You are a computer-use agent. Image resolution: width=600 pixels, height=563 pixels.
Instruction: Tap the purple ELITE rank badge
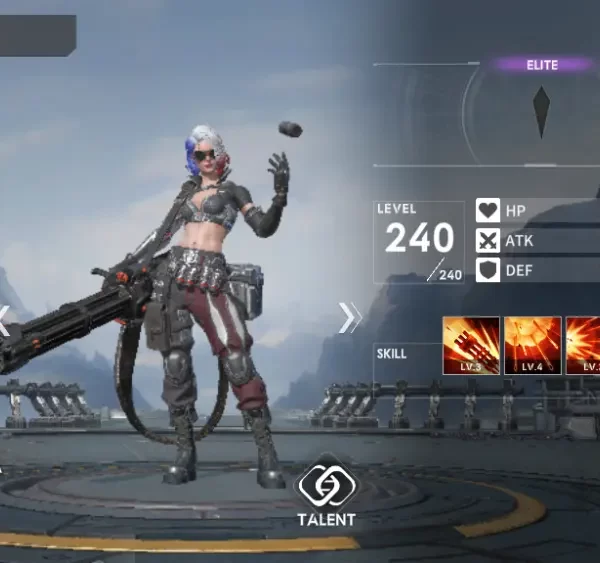(x=543, y=65)
